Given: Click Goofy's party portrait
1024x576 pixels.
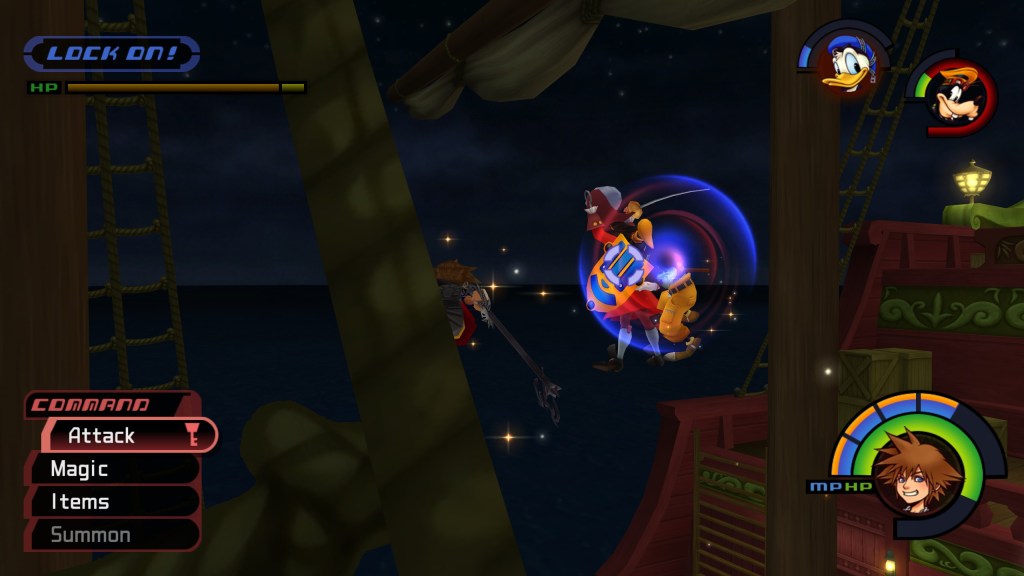Looking at the screenshot, I should pyautogui.click(x=956, y=97).
